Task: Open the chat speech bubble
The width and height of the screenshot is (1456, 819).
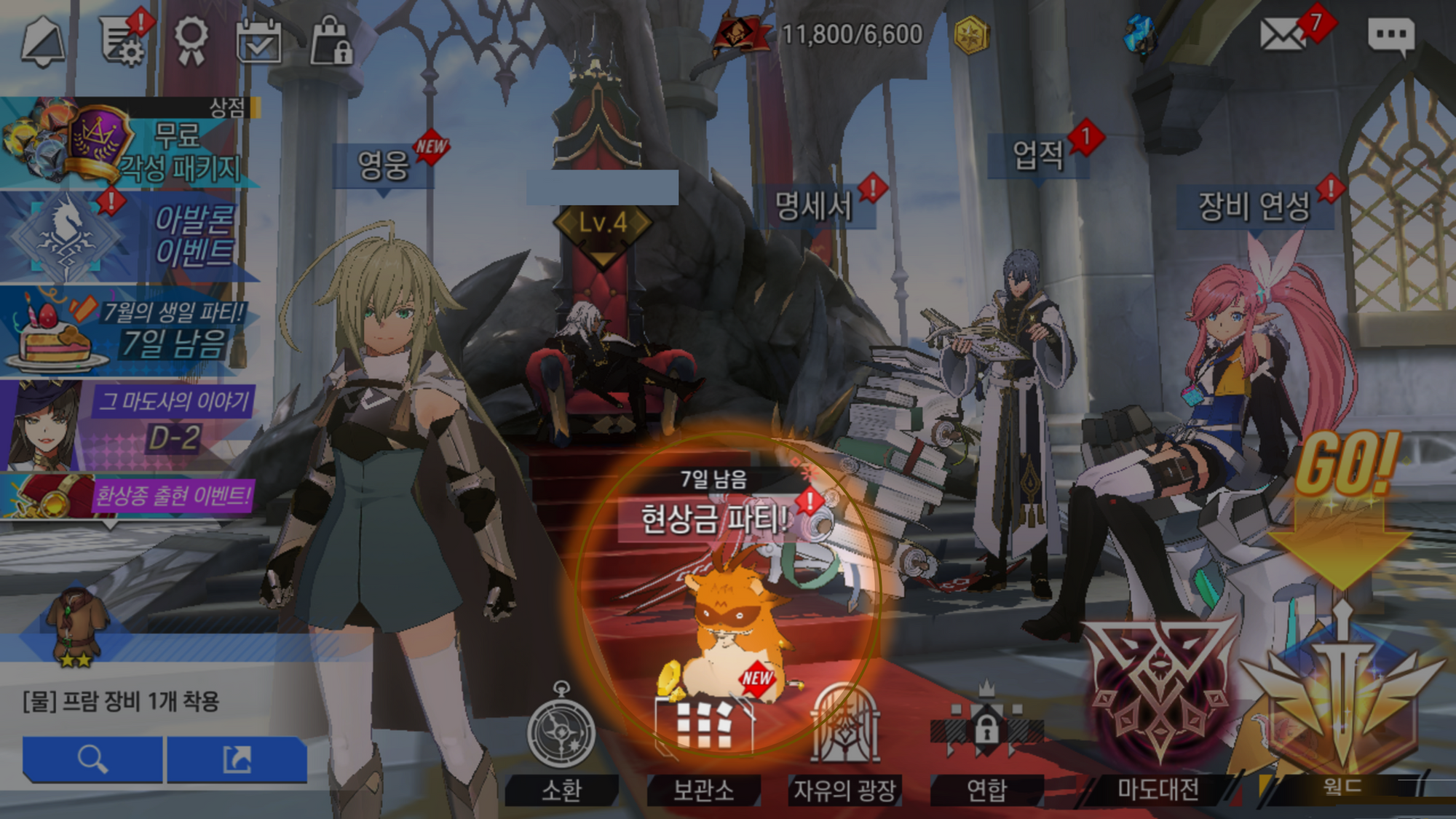Action: pos(1390,36)
